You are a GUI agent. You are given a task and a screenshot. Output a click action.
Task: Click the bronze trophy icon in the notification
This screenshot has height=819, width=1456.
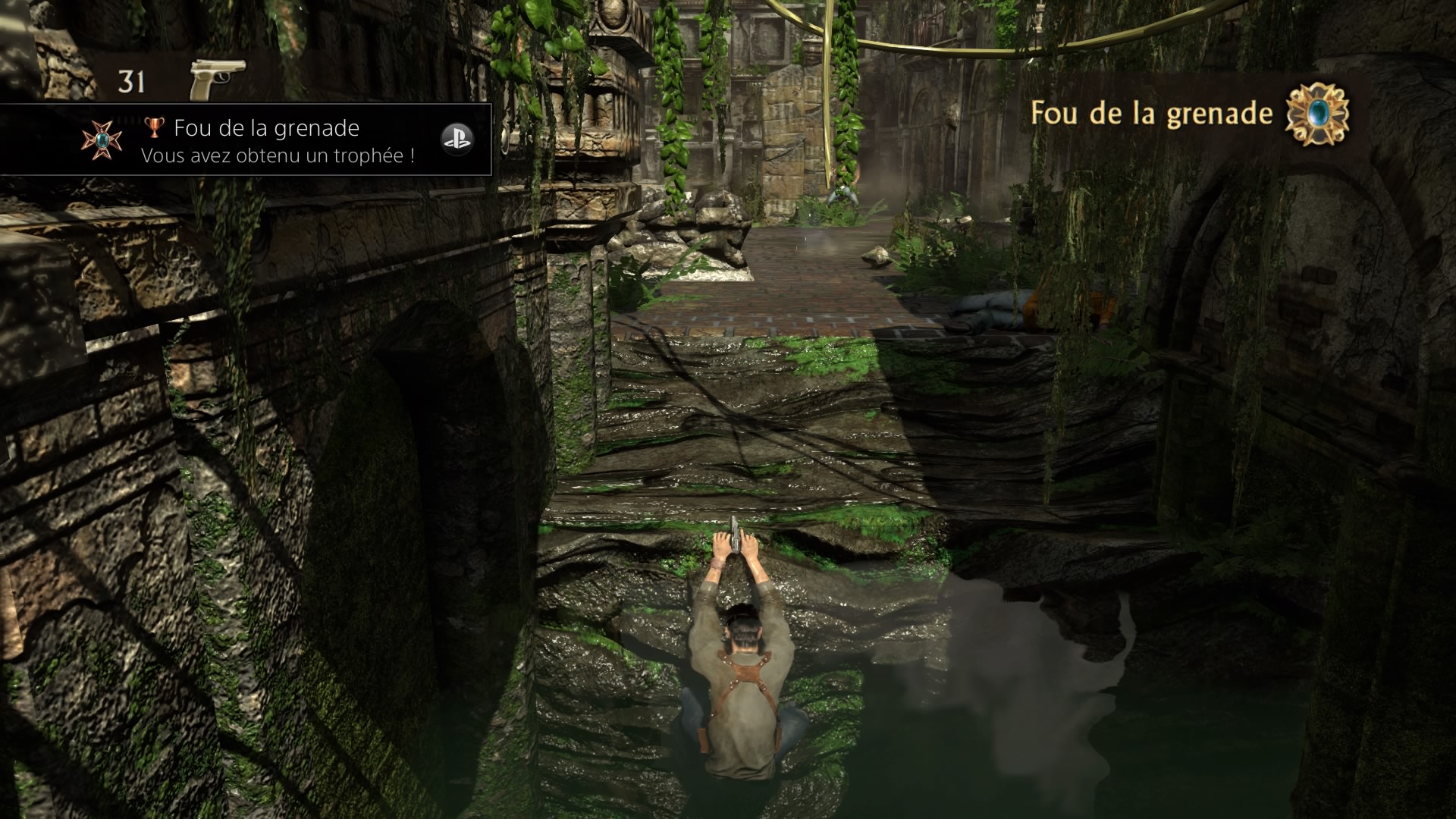point(155,127)
